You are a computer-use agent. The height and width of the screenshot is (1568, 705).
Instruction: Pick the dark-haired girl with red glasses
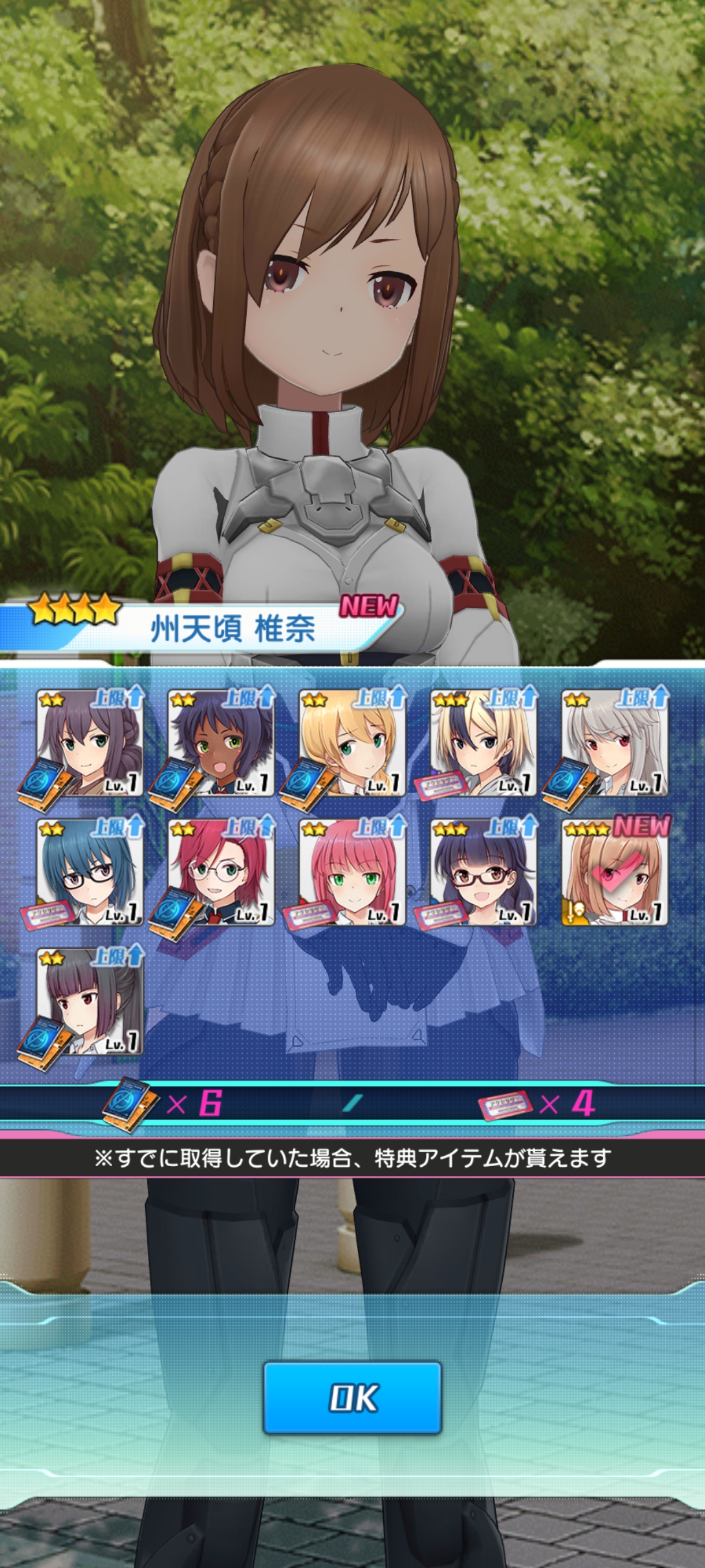click(x=484, y=873)
